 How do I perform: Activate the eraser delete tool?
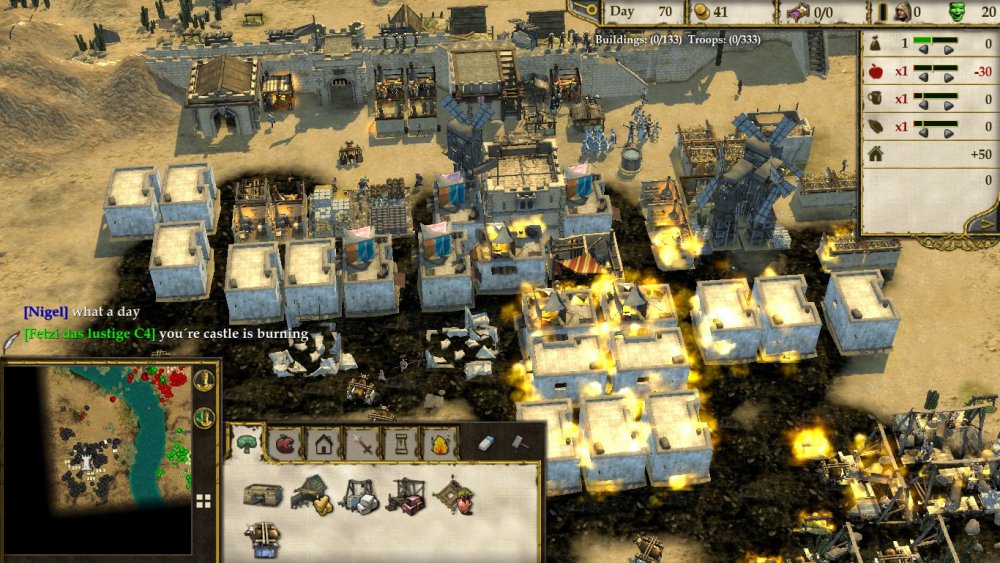[x=486, y=443]
